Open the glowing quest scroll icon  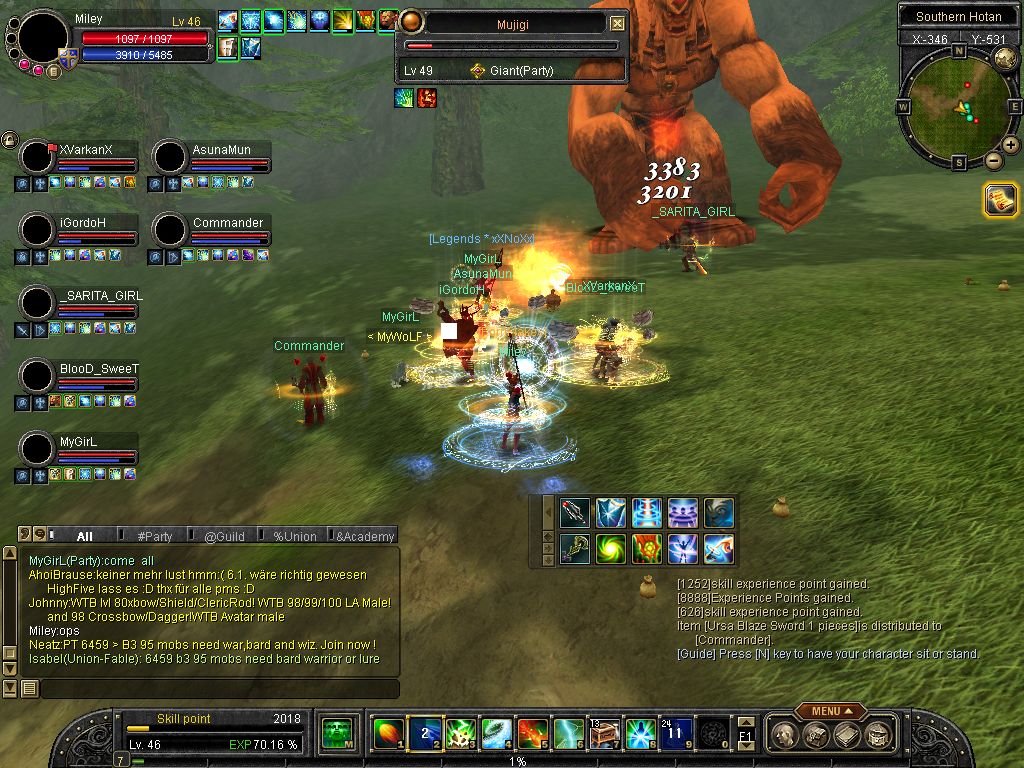point(1000,200)
